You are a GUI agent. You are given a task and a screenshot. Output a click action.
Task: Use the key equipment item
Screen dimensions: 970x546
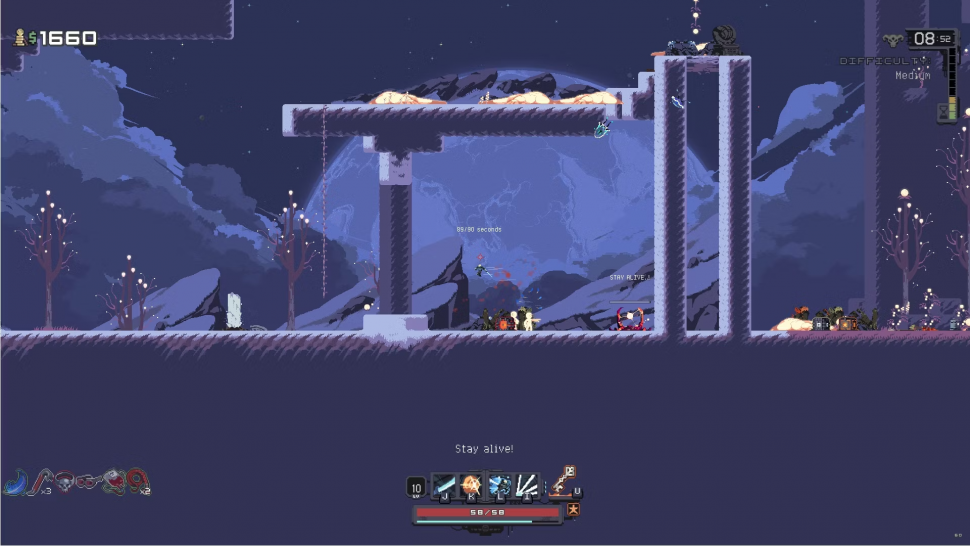564,481
